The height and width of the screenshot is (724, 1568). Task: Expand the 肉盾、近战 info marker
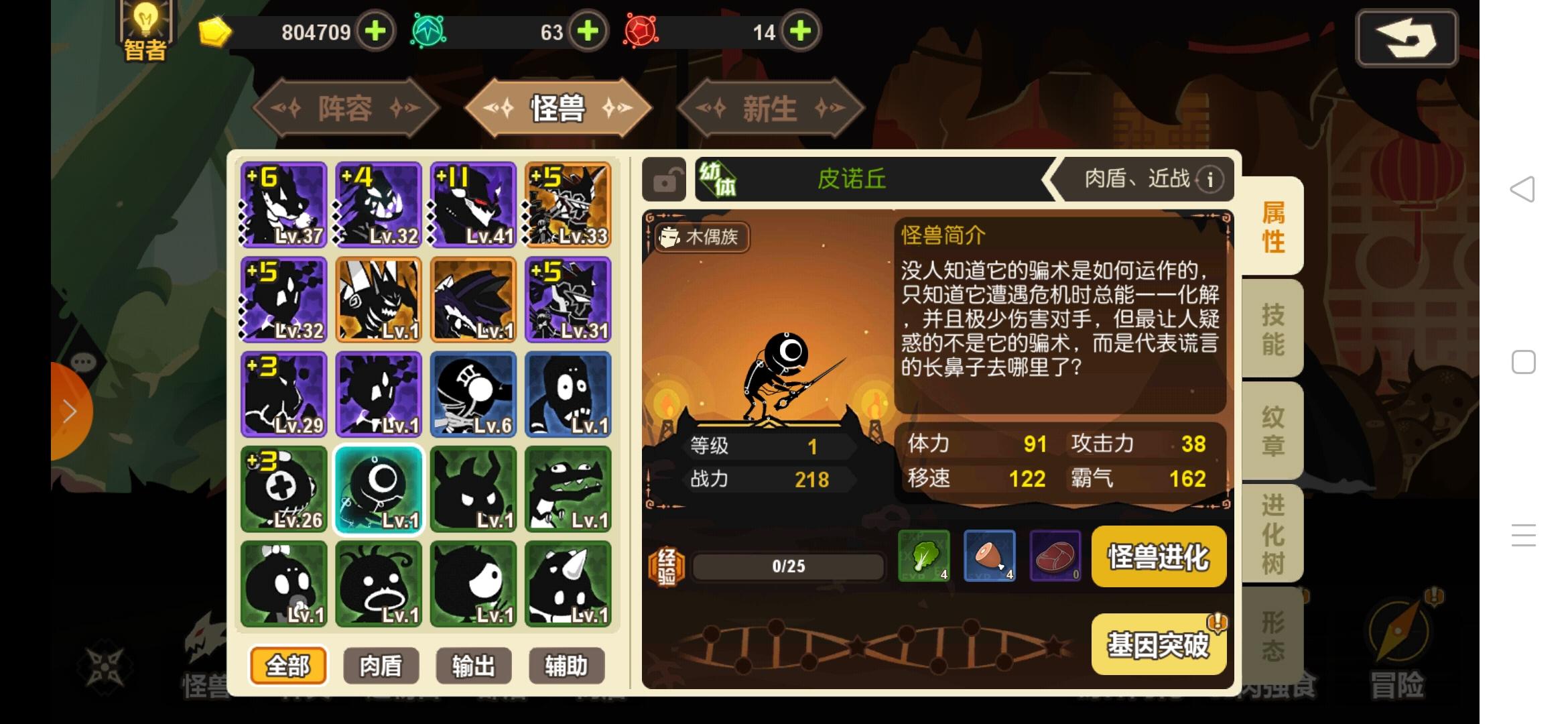1210,180
